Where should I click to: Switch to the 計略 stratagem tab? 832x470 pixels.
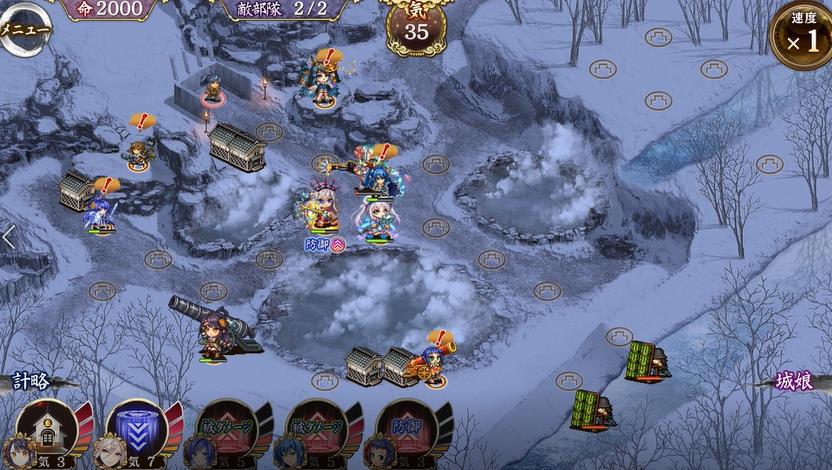(x=30, y=381)
